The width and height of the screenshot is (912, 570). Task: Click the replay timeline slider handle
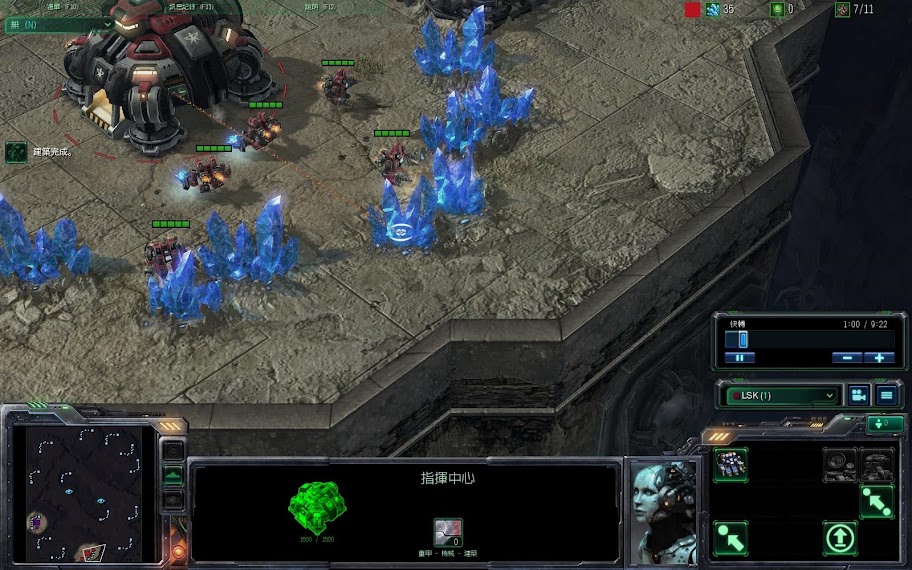[x=743, y=339]
